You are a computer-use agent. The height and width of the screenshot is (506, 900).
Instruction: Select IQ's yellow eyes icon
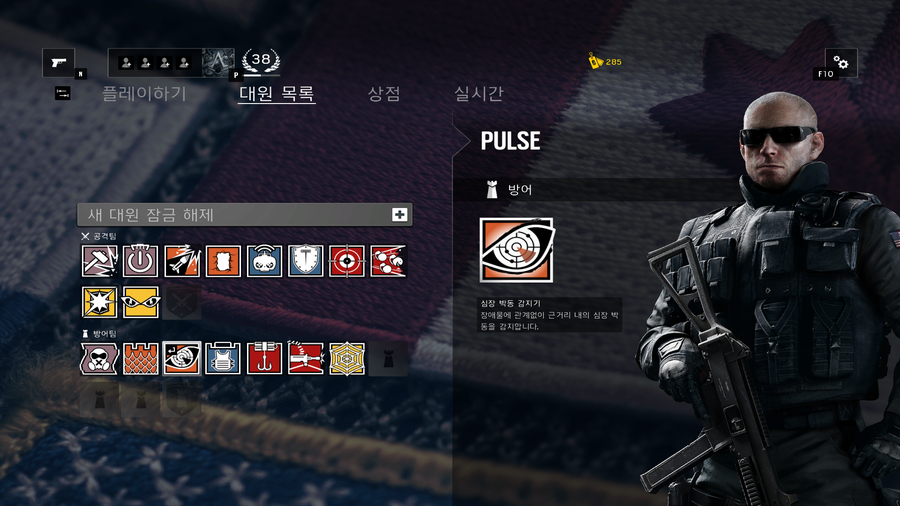141,302
